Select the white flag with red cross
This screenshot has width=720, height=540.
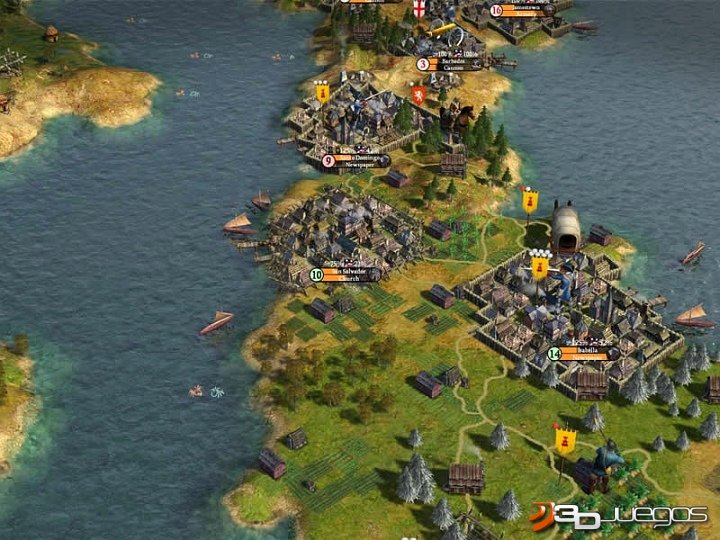[x=420, y=10]
